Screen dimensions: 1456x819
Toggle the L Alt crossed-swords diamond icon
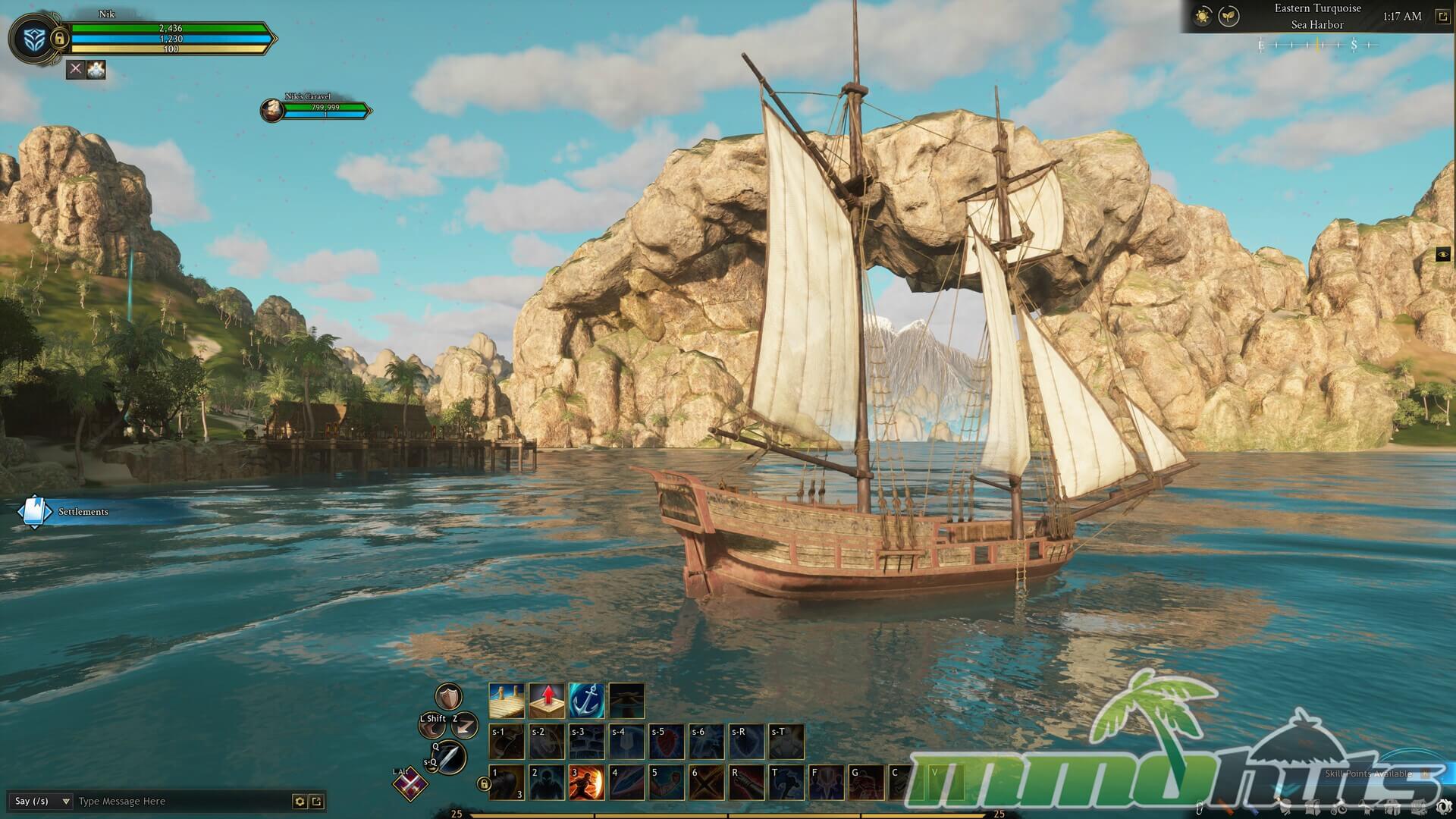click(x=409, y=784)
